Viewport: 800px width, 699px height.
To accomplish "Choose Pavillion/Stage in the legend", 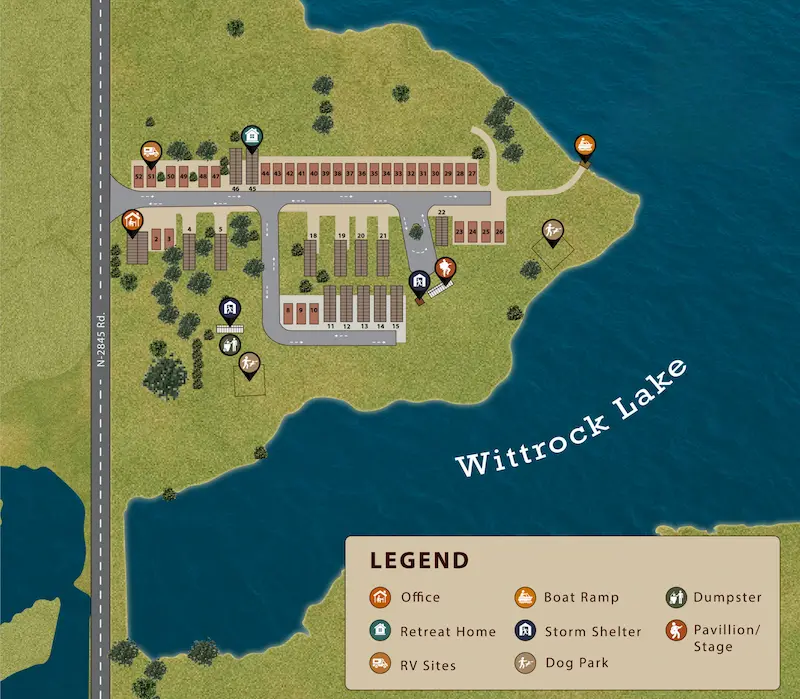I will [x=713, y=638].
